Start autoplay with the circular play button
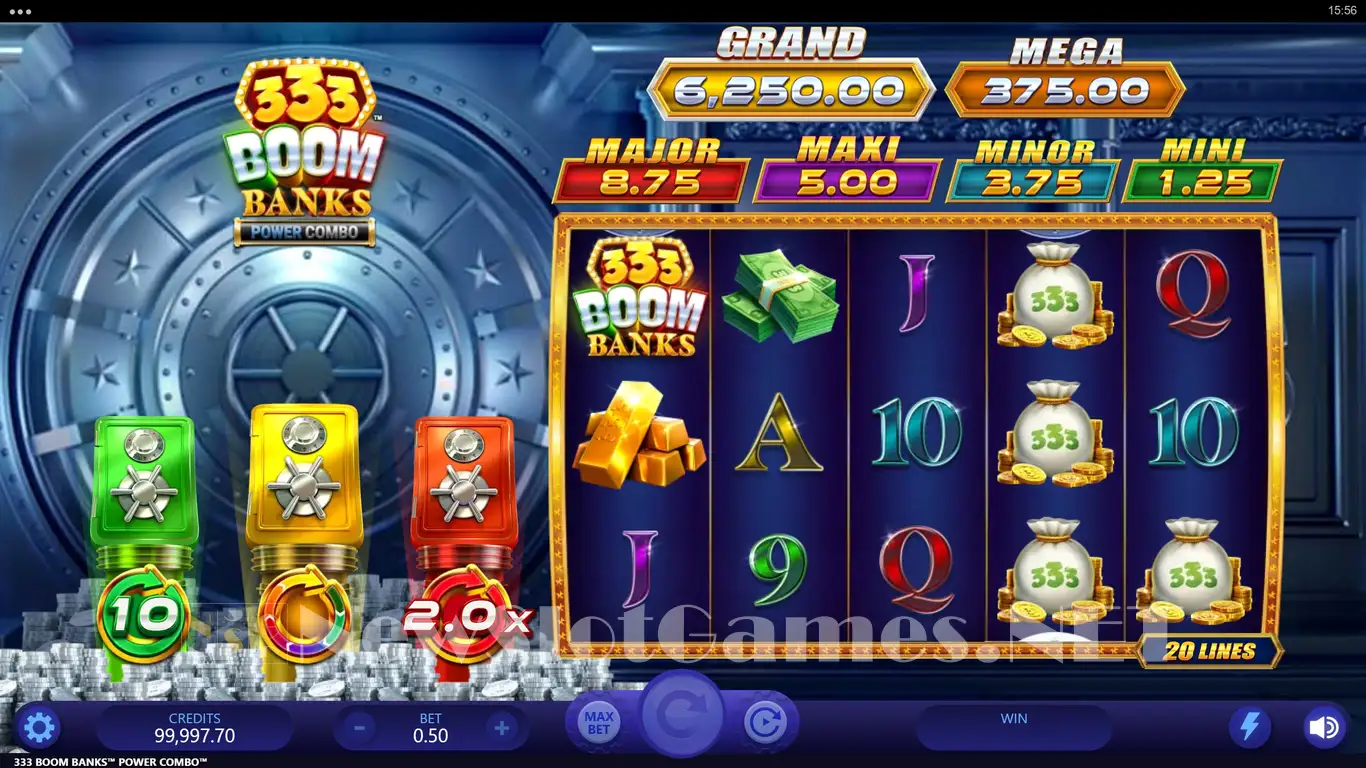 click(x=765, y=722)
